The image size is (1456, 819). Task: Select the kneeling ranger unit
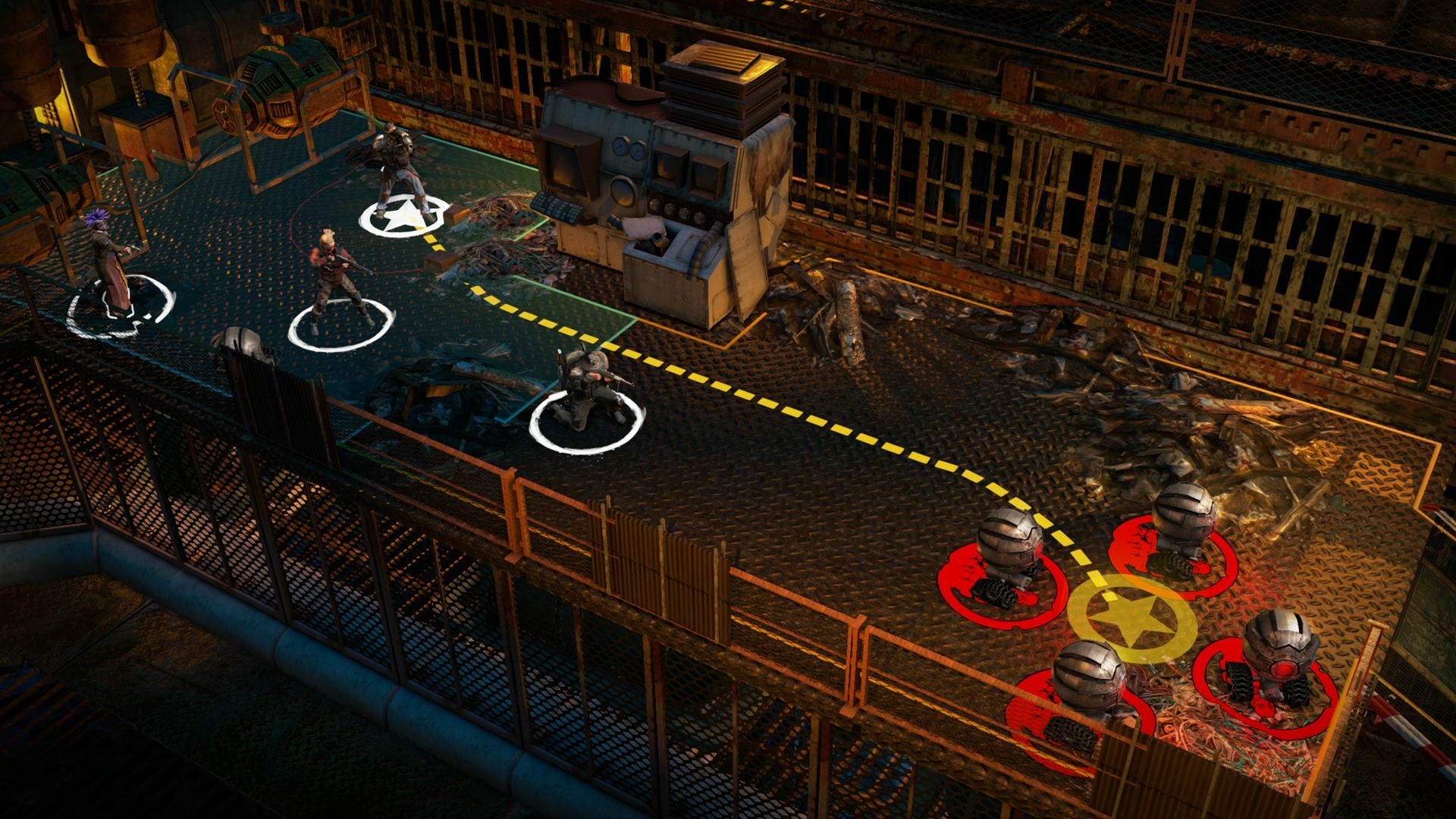point(586,387)
